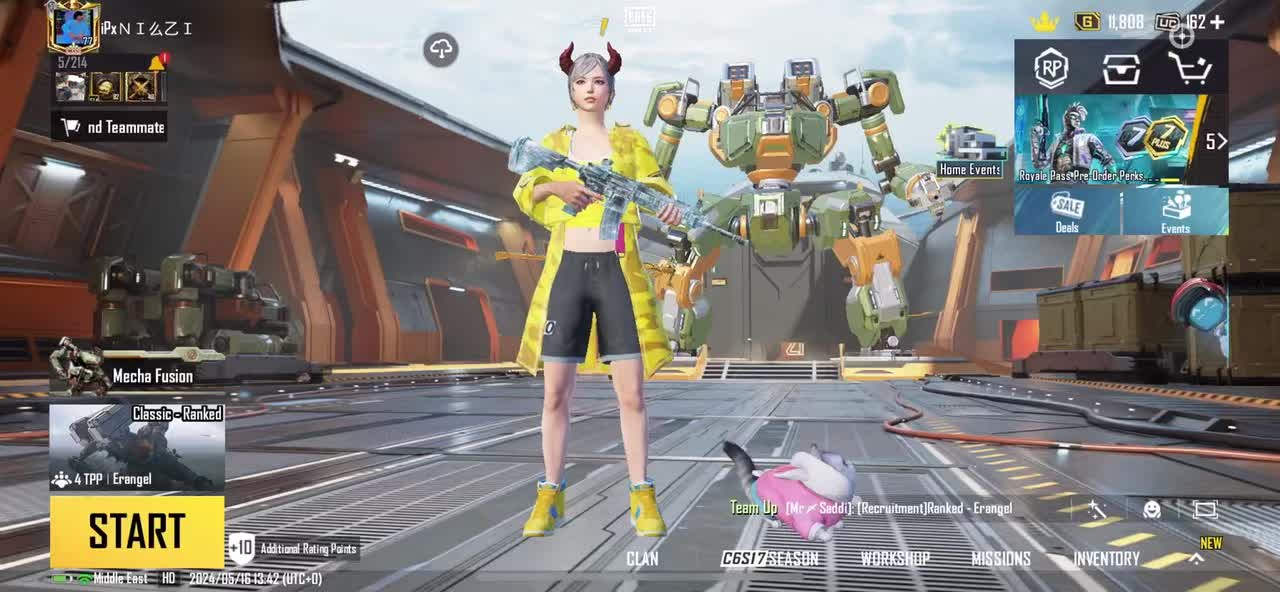Open the CLAN menu

[x=642, y=559]
